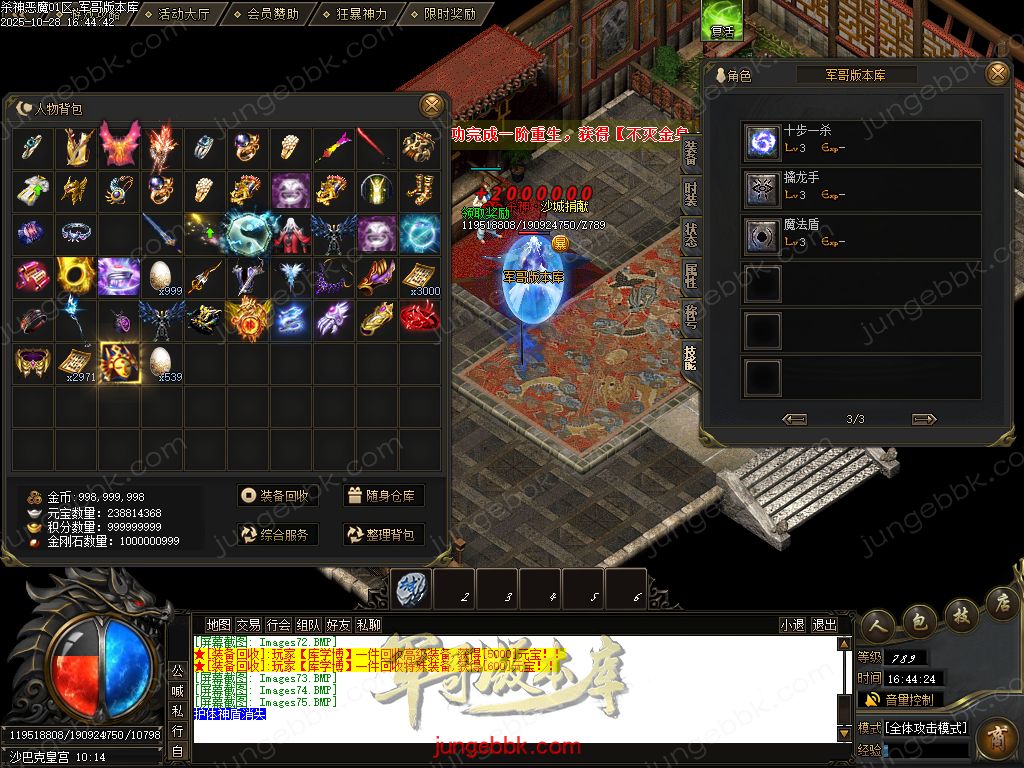Screen dimensions: 1024x768
Task: Click the 退出 exit button
Action: (x=824, y=625)
